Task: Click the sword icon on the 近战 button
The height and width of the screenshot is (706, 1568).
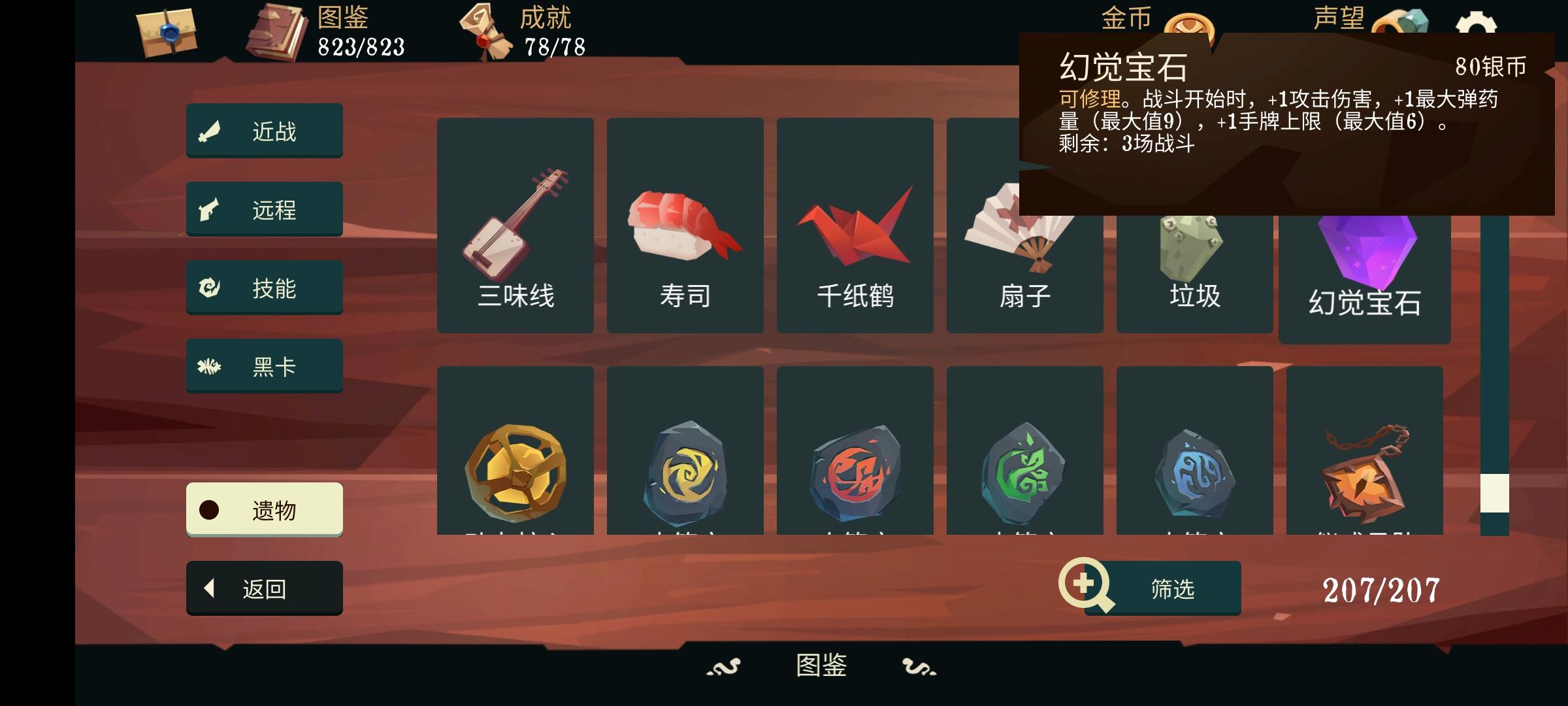Action: click(x=211, y=129)
